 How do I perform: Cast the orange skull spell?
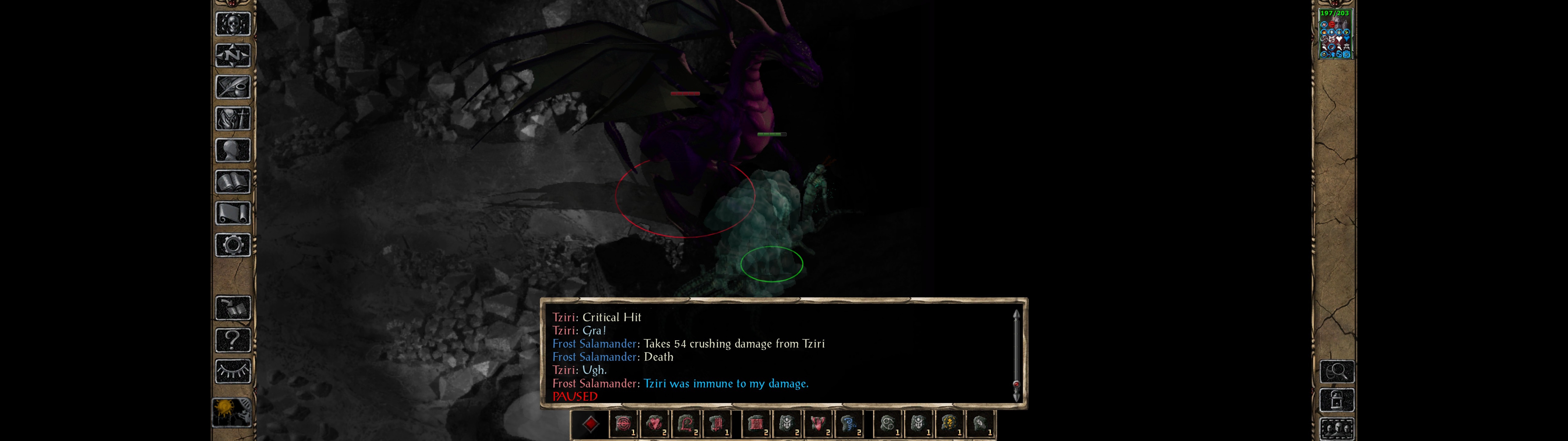949,424
